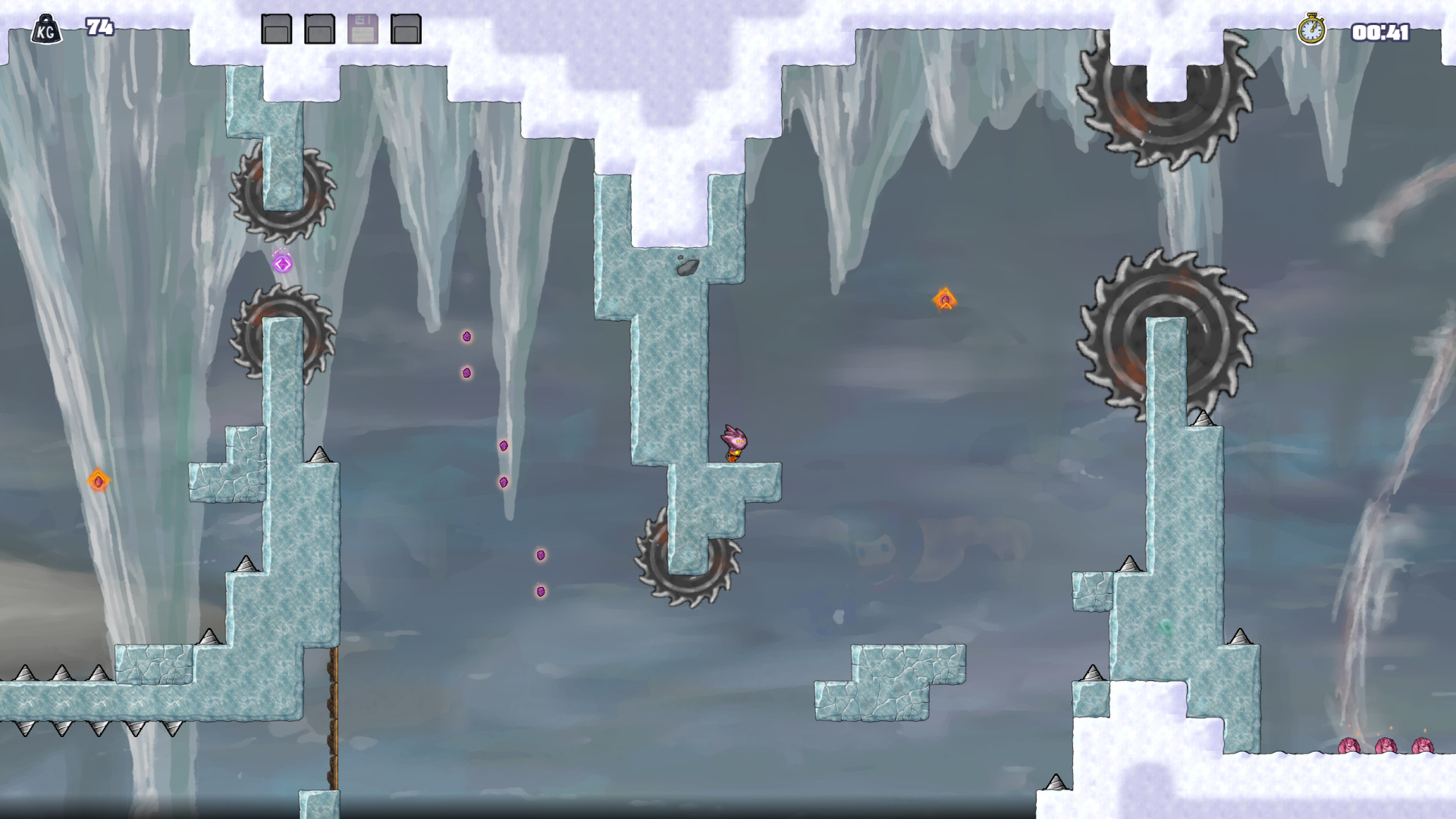Click the second black floppy disk slot
1456x819 pixels.
[318, 27]
